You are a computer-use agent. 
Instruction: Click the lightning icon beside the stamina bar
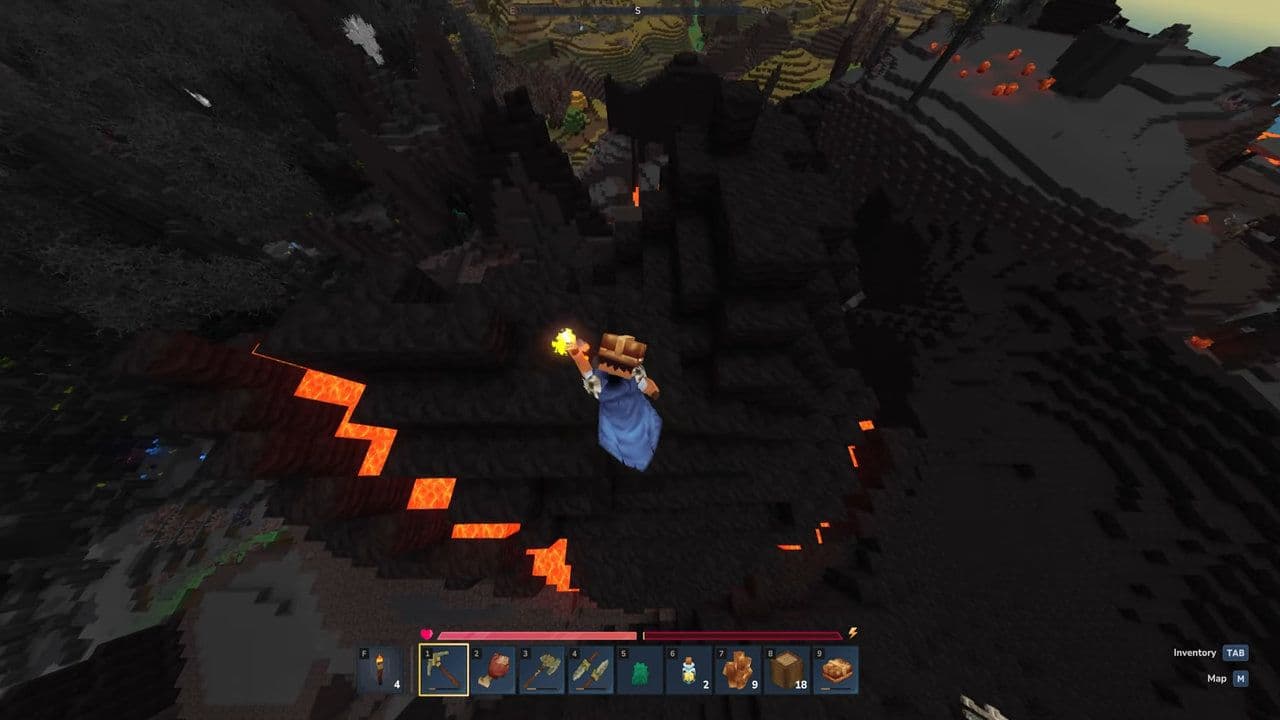[x=852, y=633]
